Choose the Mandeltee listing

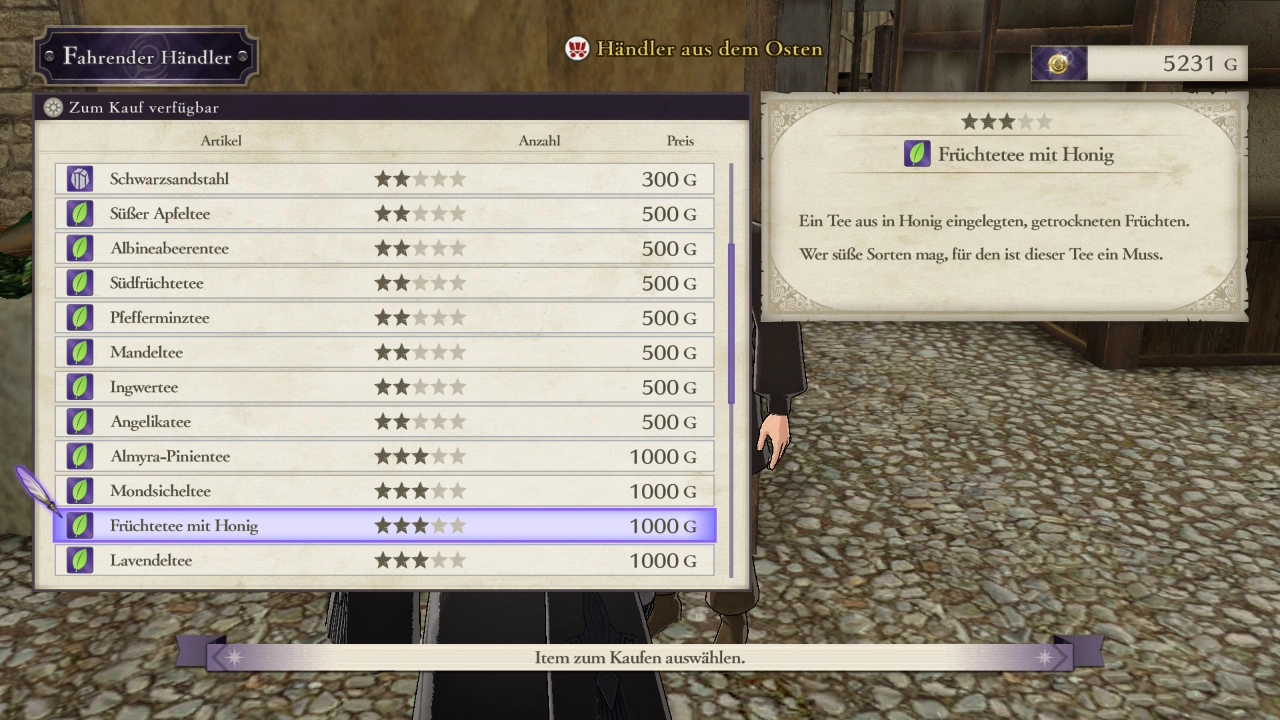pos(385,352)
